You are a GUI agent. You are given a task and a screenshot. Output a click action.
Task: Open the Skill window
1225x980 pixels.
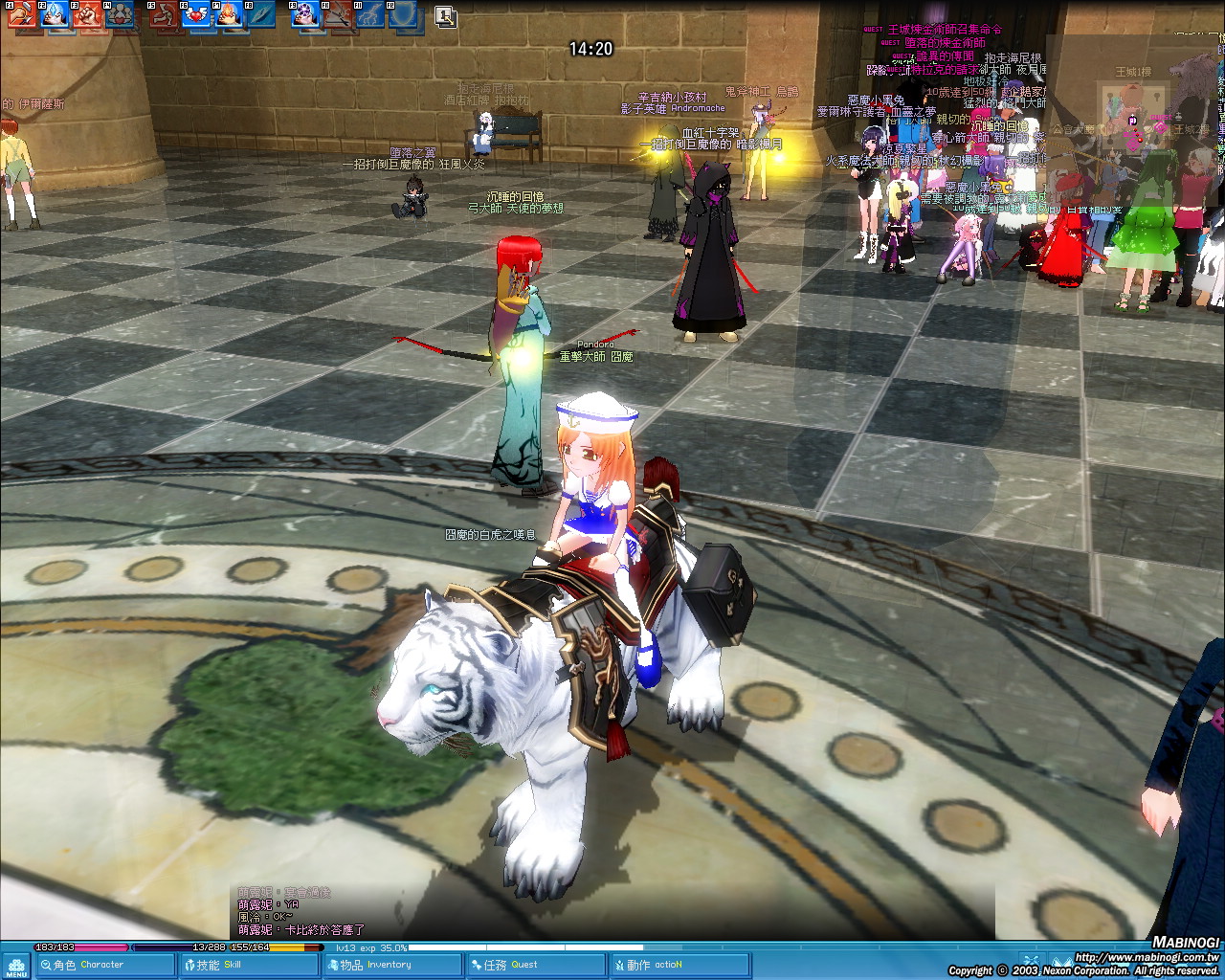tap(249, 965)
